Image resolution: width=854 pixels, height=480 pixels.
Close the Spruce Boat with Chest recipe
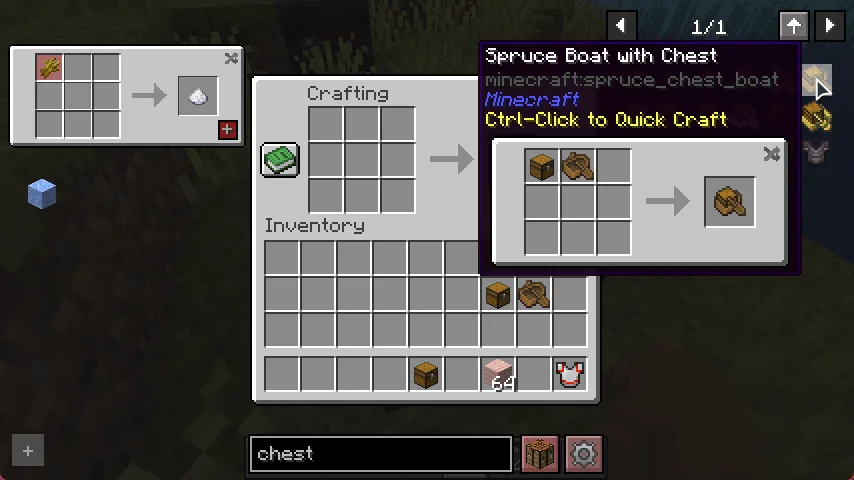pyautogui.click(x=771, y=154)
